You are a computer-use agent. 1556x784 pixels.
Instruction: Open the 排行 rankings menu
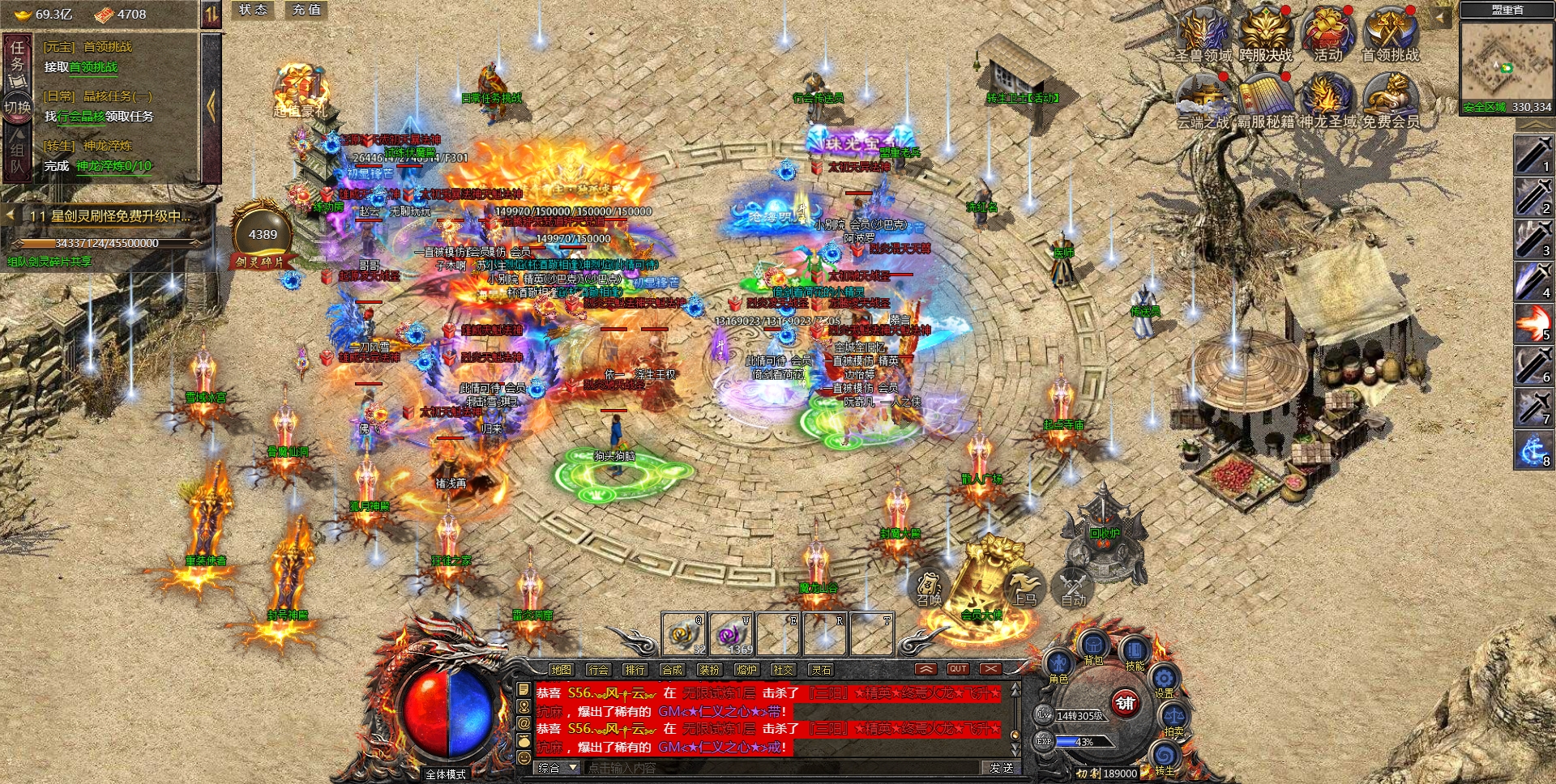635,670
